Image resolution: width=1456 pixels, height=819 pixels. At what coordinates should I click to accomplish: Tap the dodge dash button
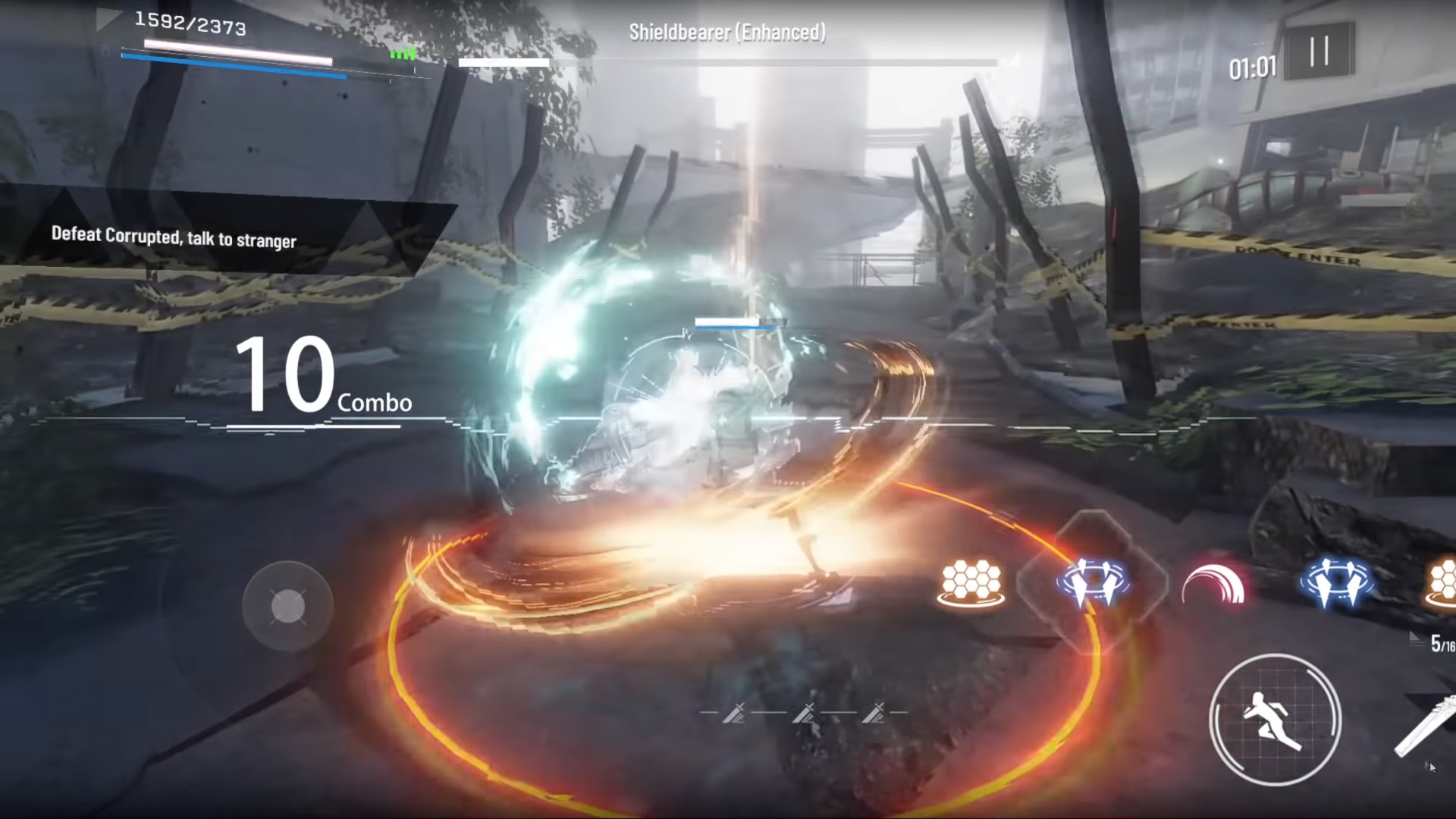click(1275, 720)
